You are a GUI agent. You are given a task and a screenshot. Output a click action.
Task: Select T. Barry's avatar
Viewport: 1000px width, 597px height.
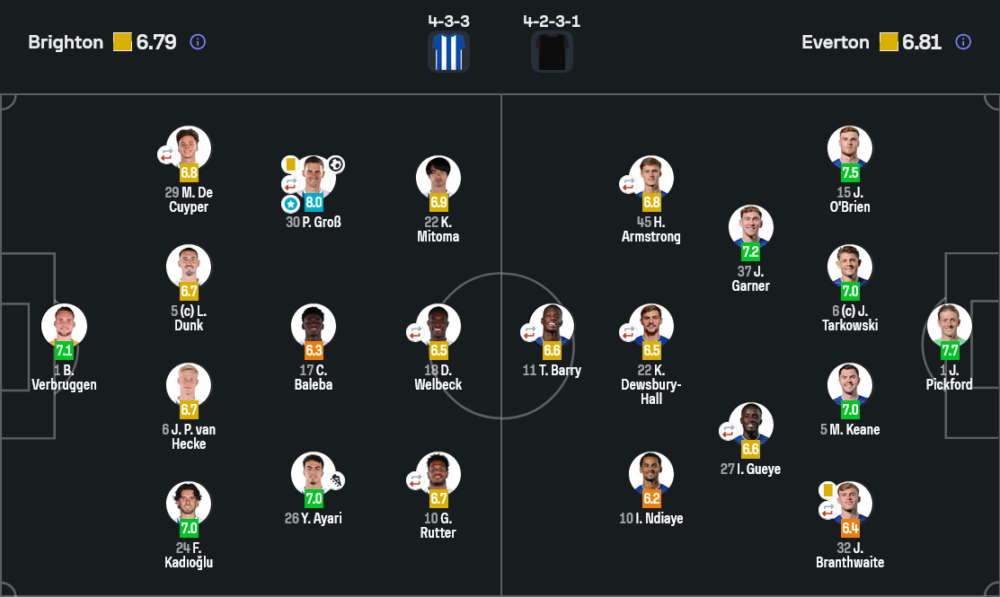click(551, 326)
